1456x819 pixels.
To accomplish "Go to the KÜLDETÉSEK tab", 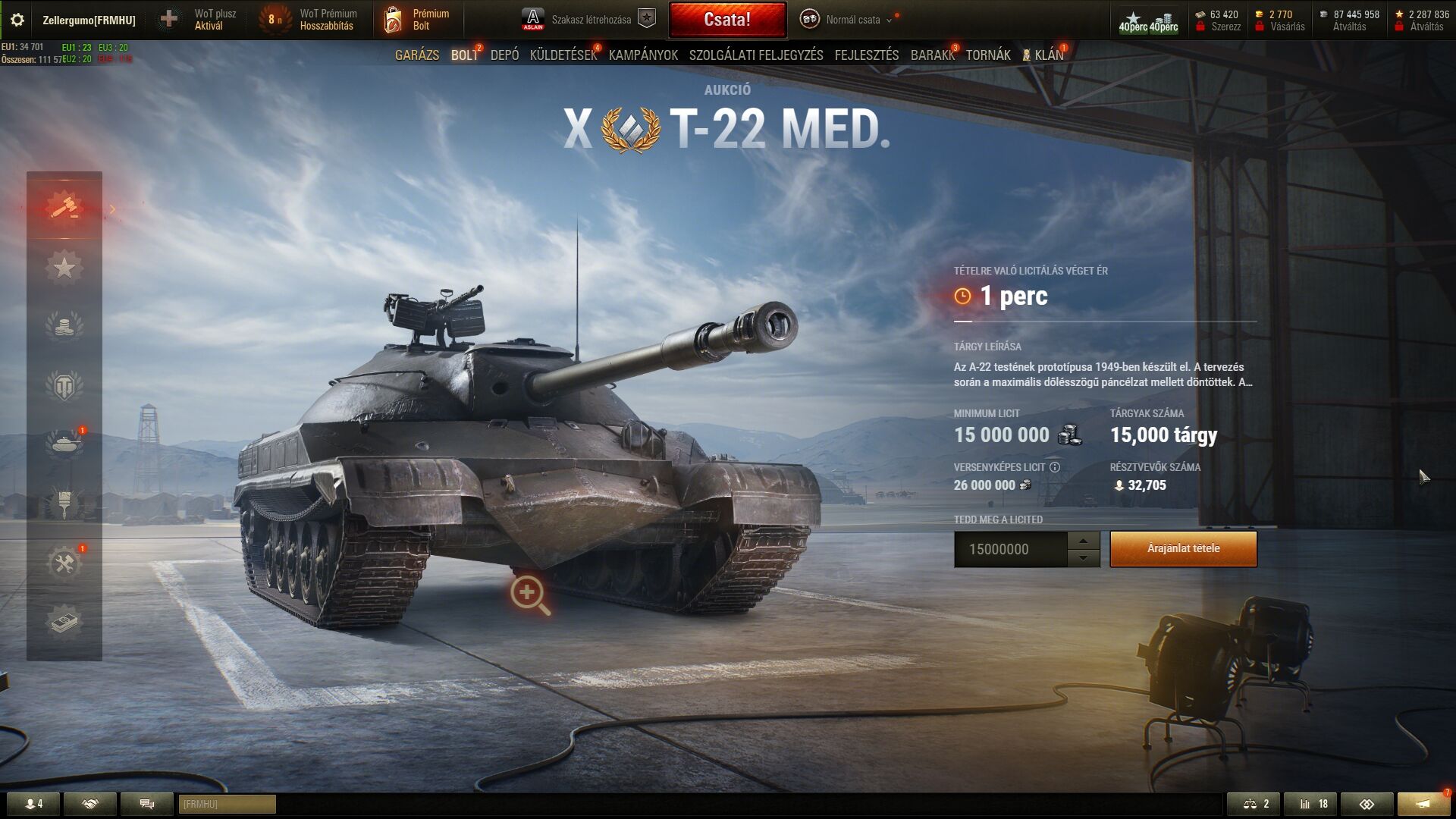I will click(x=563, y=55).
